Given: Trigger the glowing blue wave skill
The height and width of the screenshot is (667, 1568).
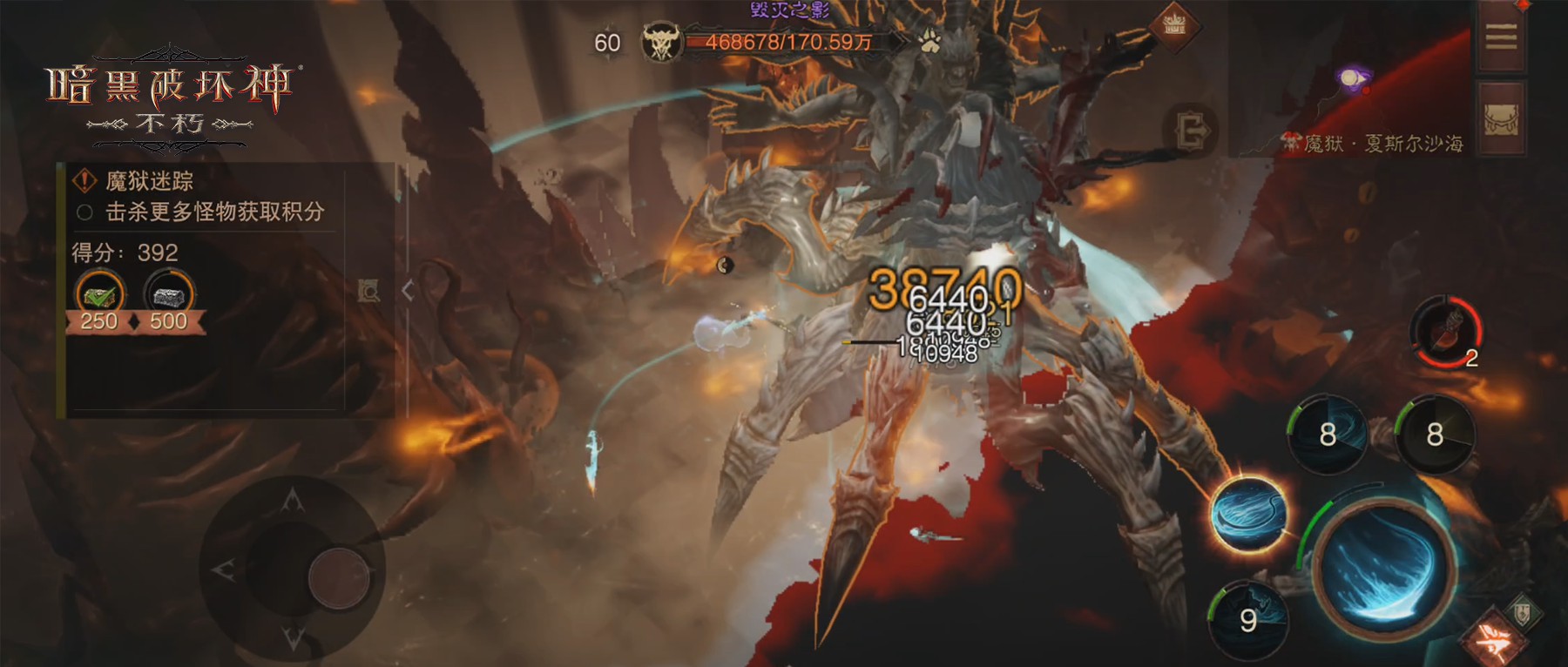Looking at the screenshot, I should pos(1247,514).
